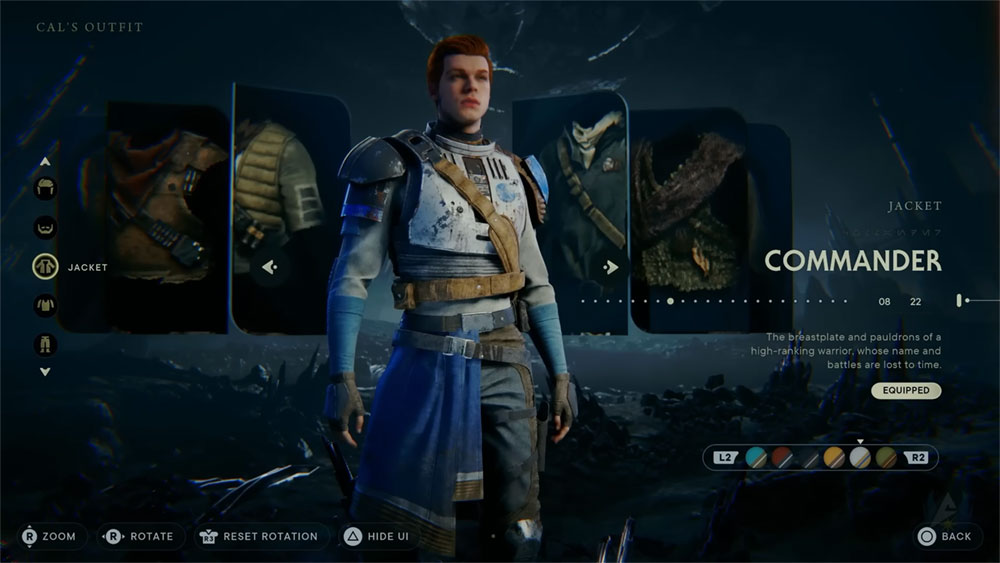This screenshot has height=563, width=1000.
Task: Click the up arrow above the category icons
Action: tap(45, 161)
